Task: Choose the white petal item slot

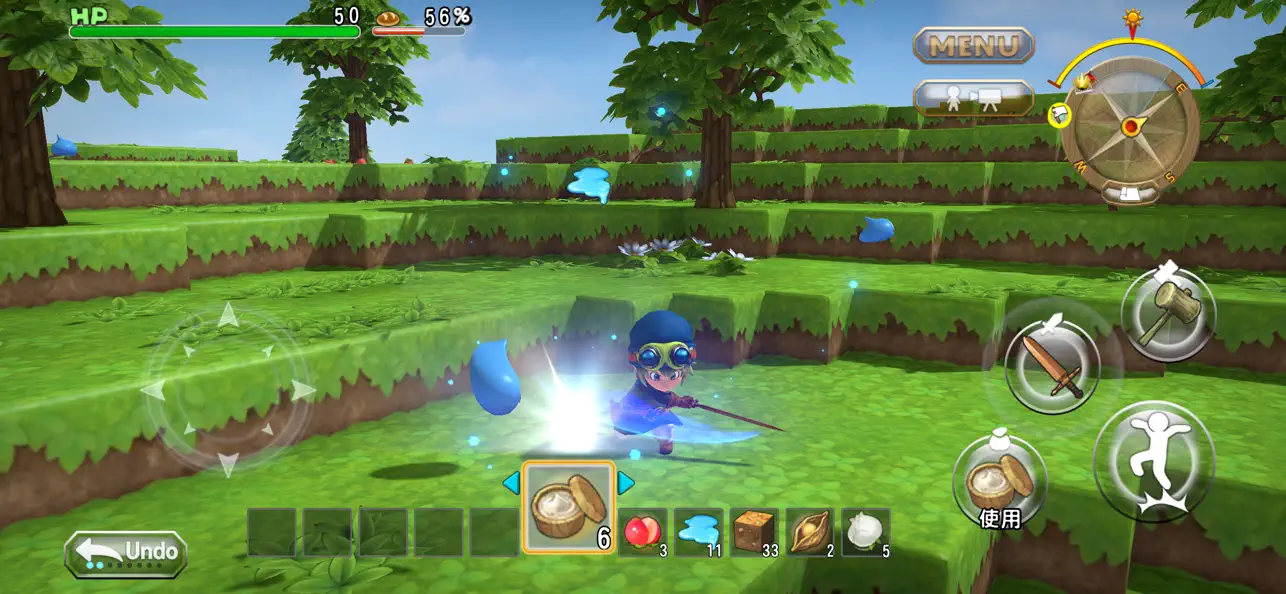Action: [865, 531]
